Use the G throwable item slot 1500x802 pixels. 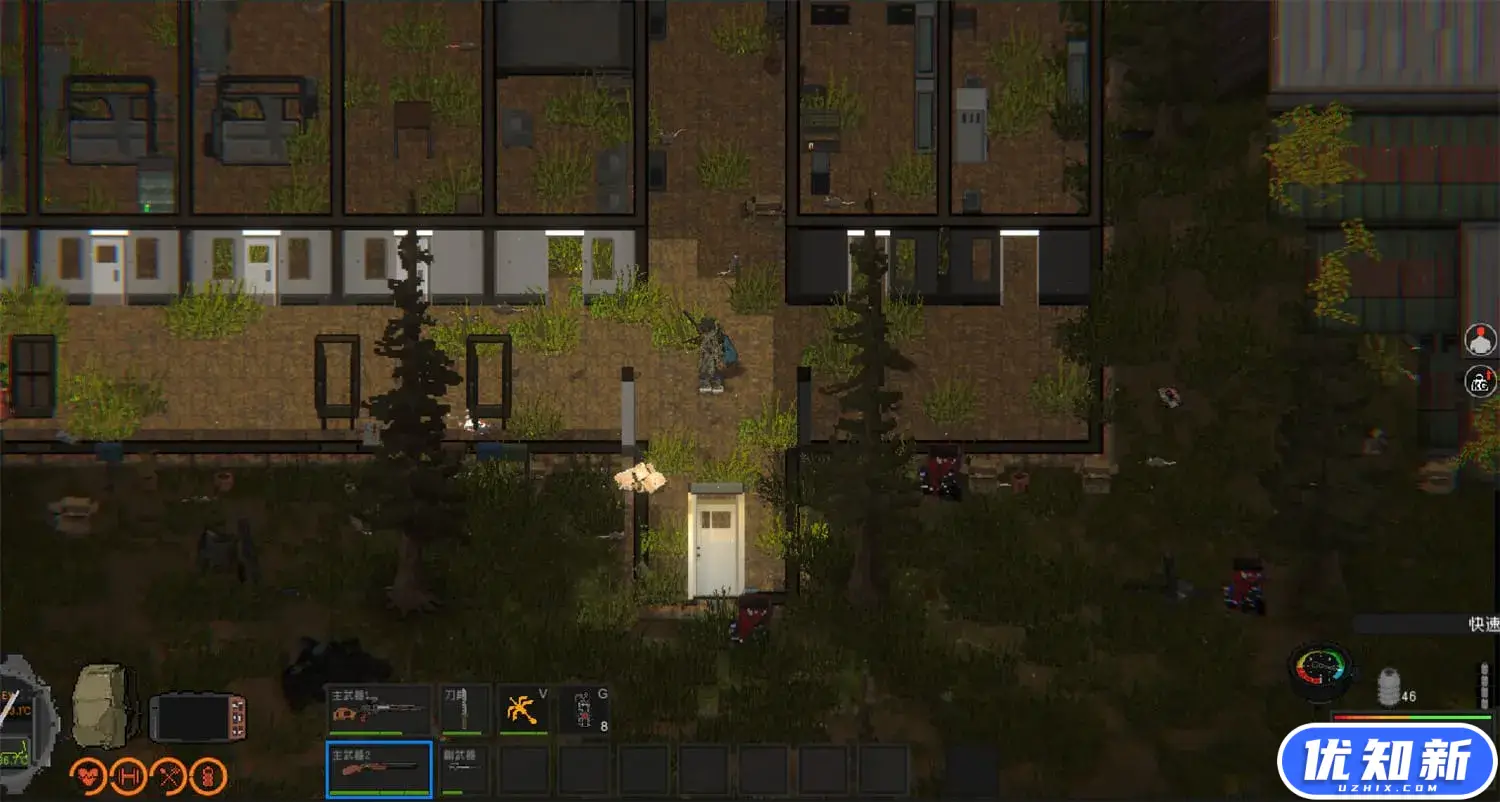584,710
